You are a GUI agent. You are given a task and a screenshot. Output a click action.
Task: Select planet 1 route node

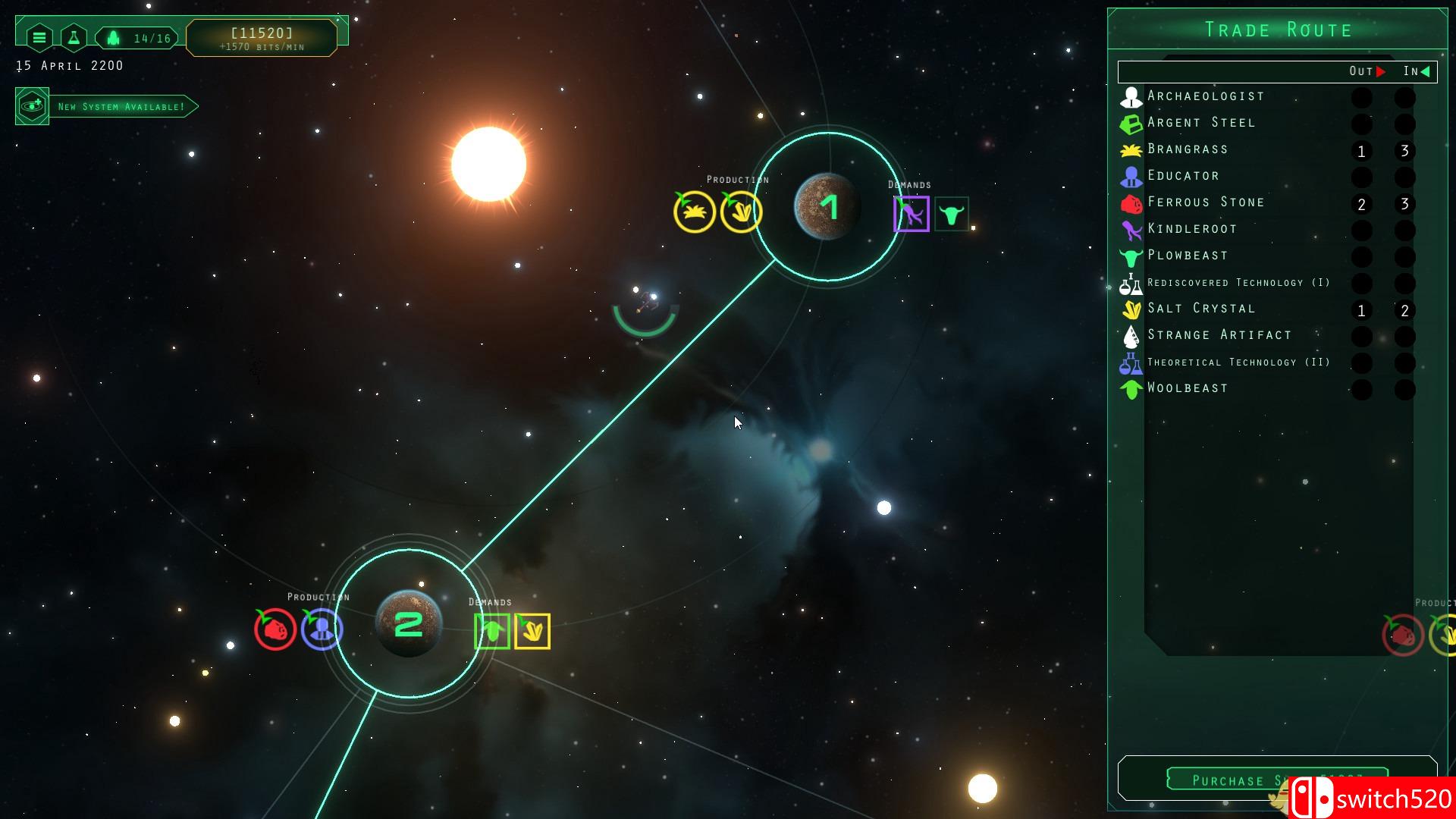click(827, 206)
